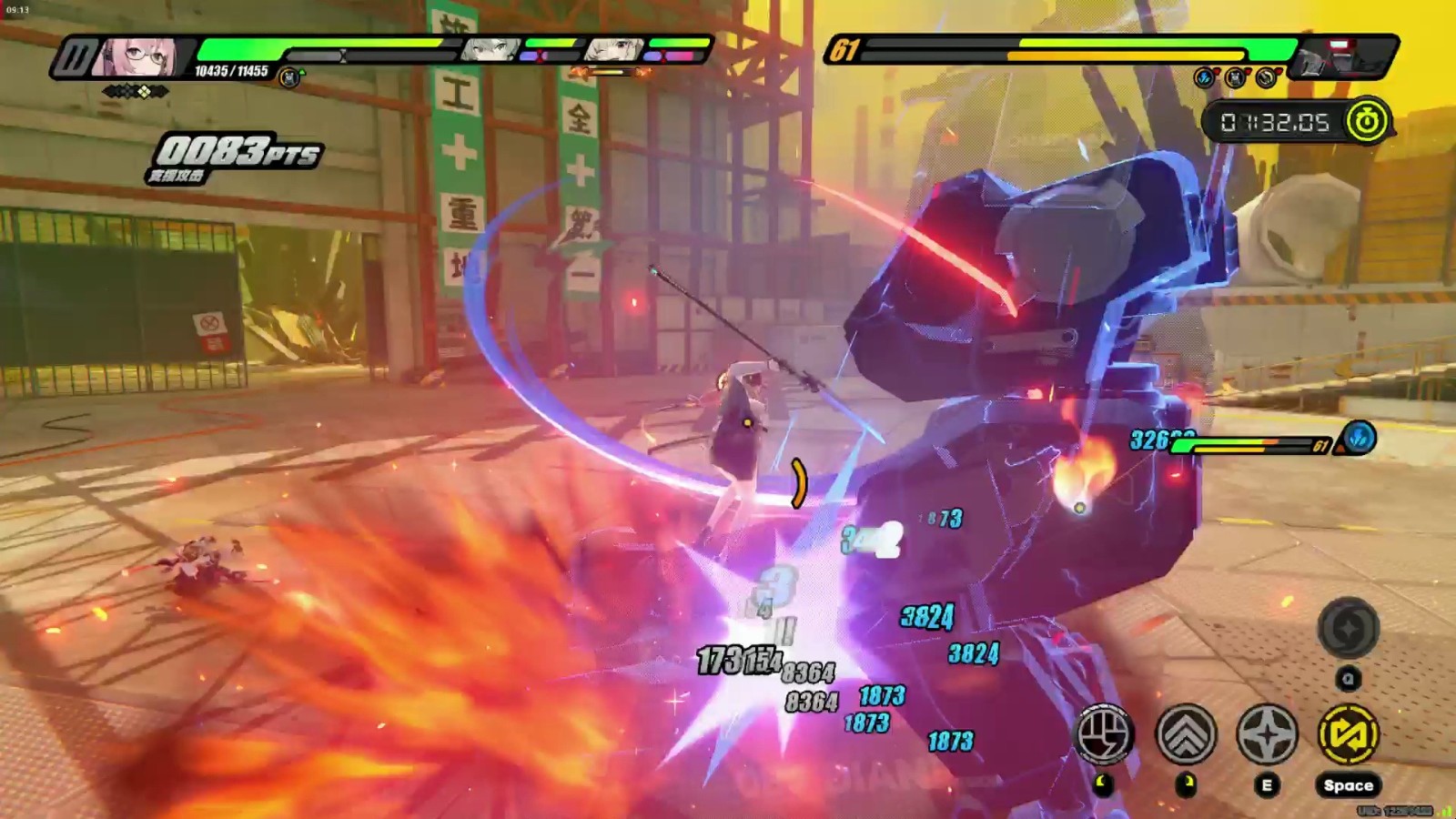This screenshot has height=819, width=1456.
Task: Click the boss portrait beside its health bar
Action: pyautogui.click(x=1342, y=56)
